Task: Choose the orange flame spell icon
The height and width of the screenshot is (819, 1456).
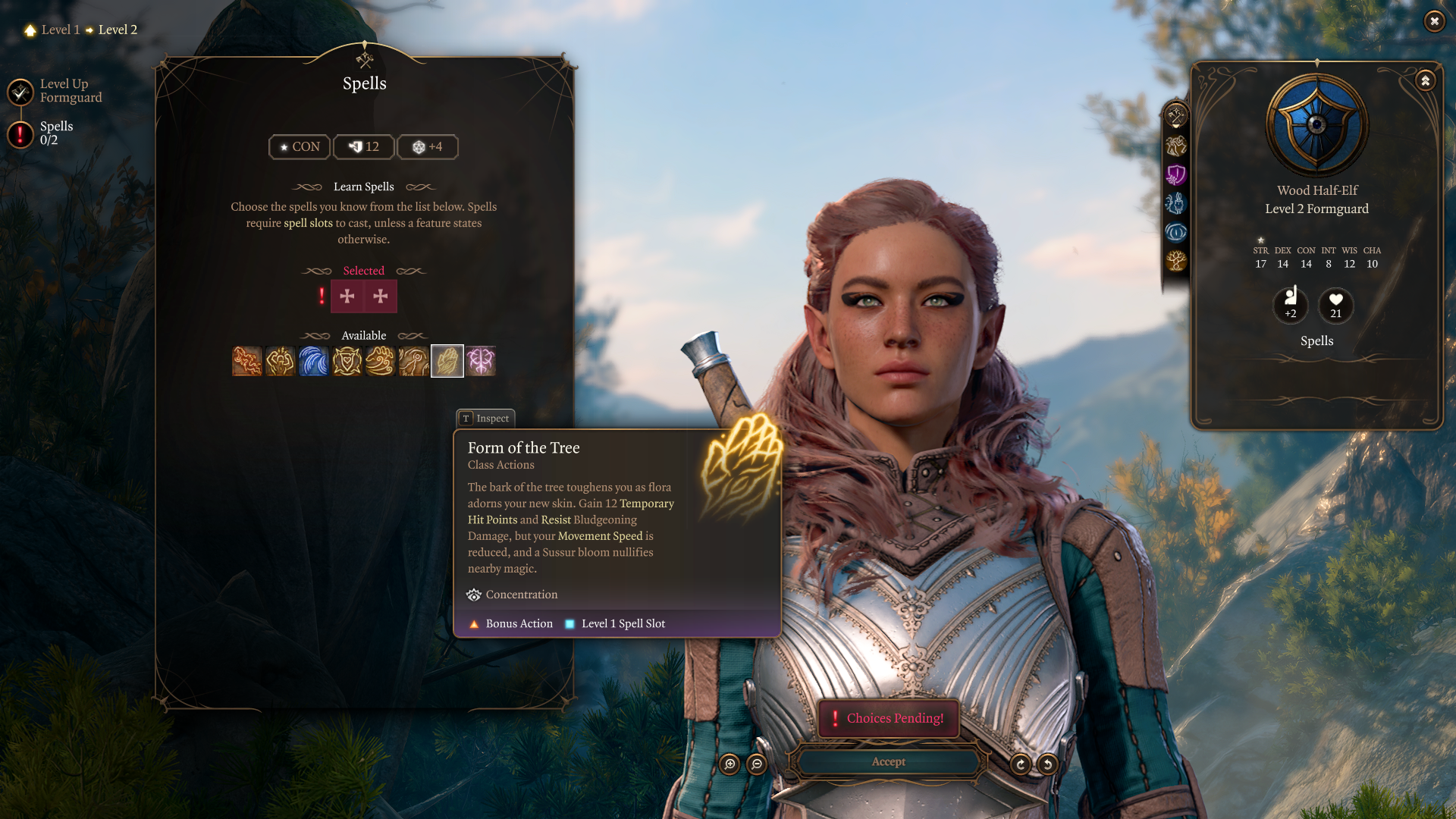Action: [247, 361]
